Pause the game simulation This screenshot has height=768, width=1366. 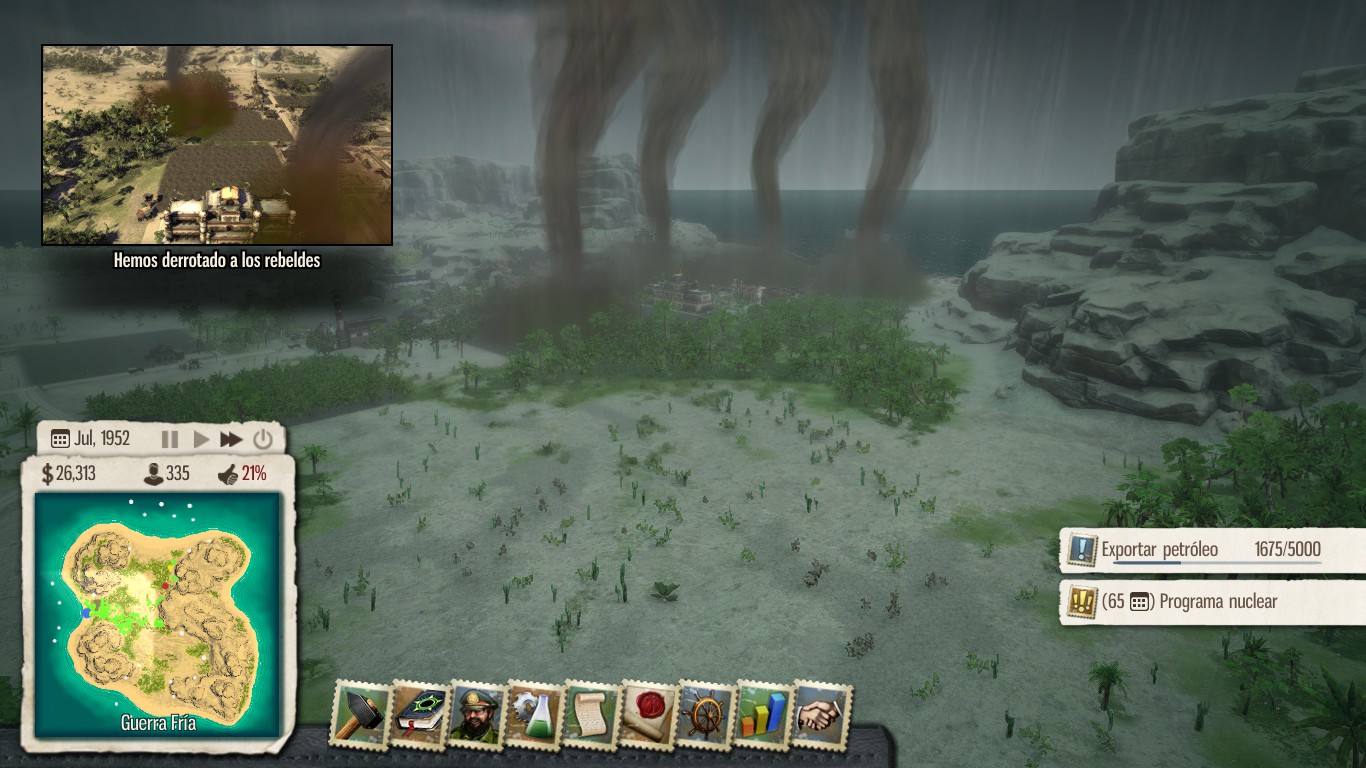click(x=170, y=437)
